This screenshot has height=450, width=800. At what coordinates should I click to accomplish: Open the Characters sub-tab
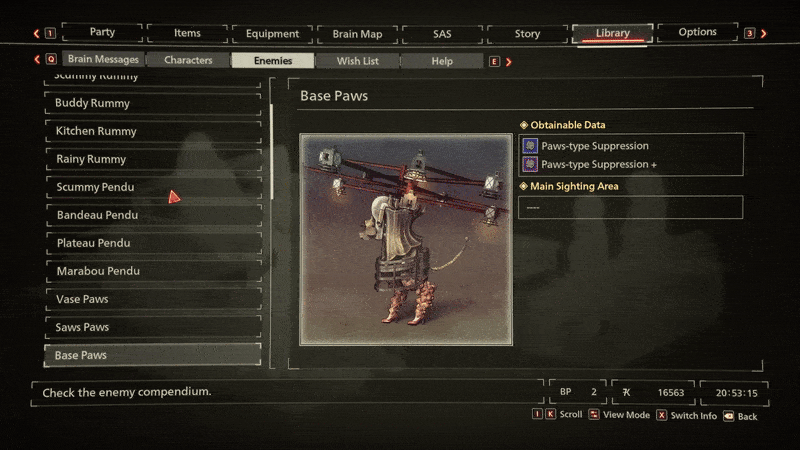pyautogui.click(x=188, y=60)
